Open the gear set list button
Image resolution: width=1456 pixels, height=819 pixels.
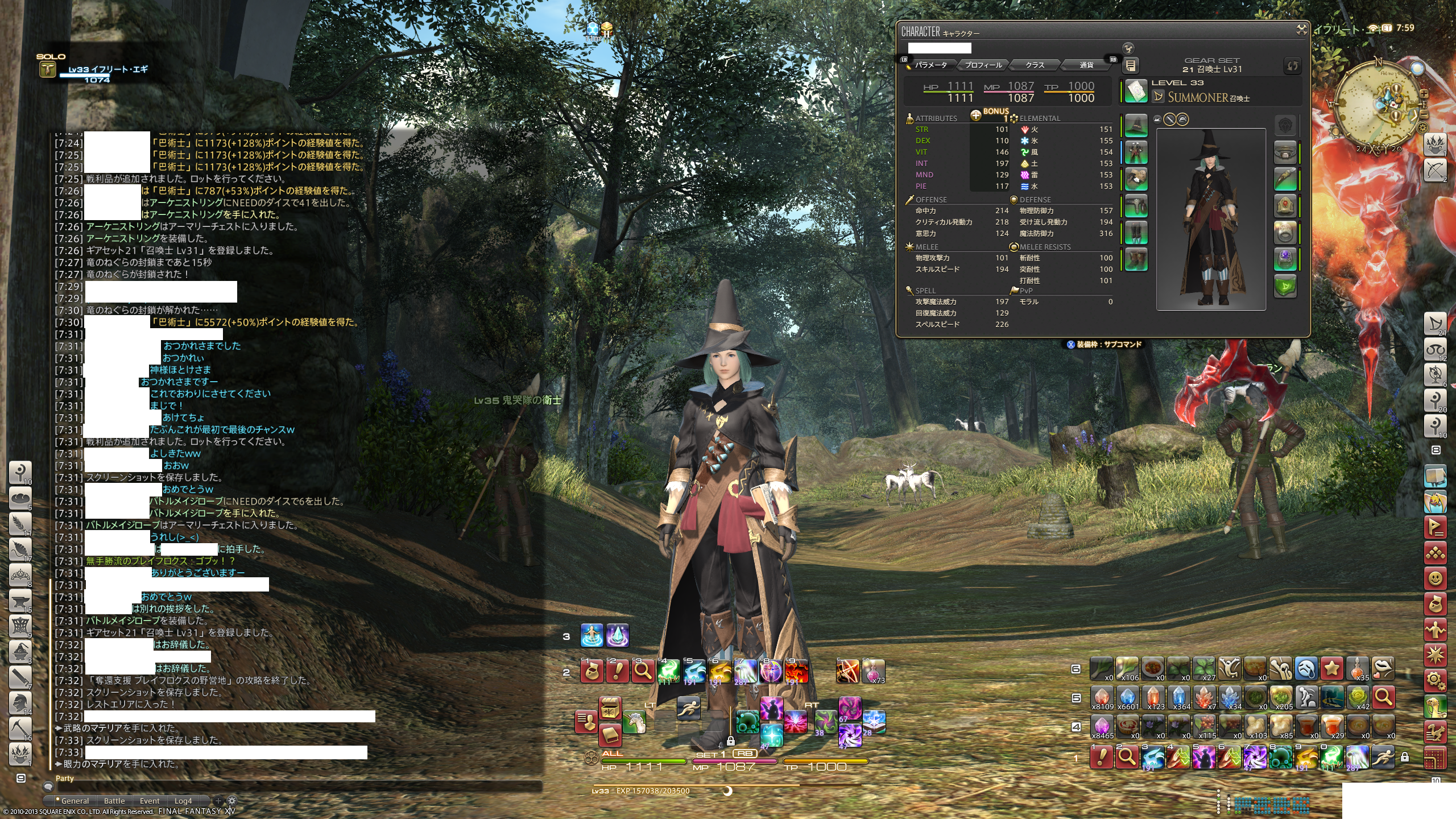click(1131, 66)
